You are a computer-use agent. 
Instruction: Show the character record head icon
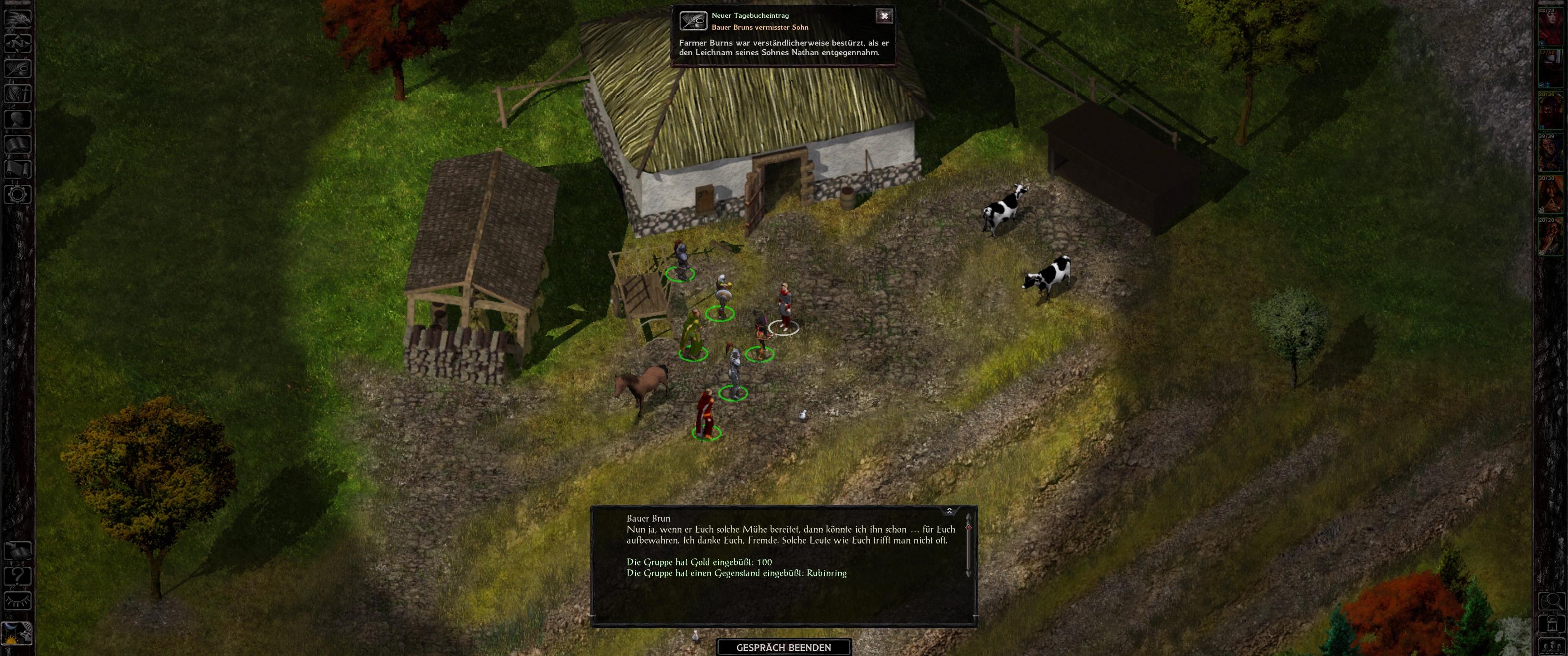(18, 118)
